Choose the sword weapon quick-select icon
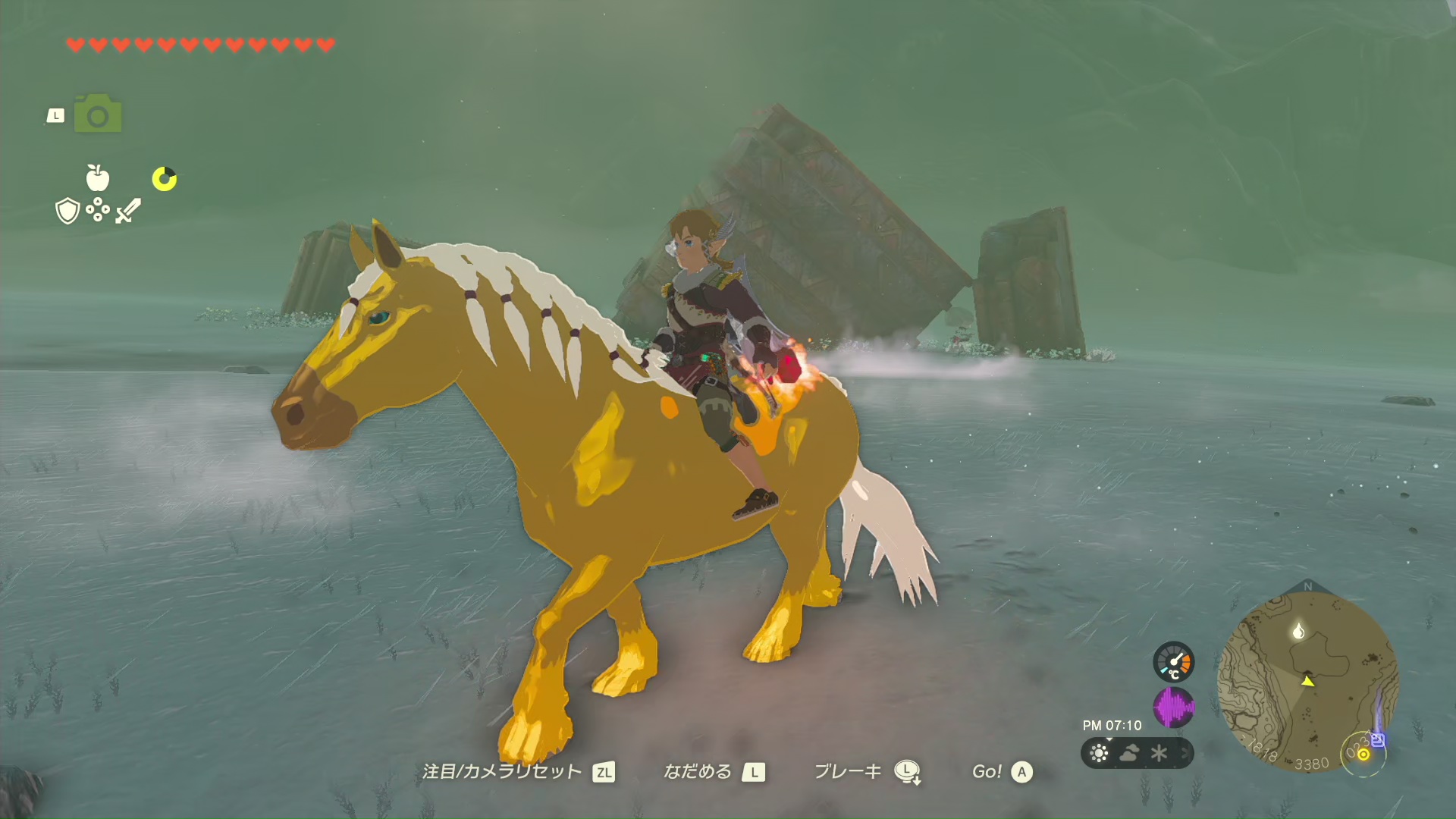 coord(128,211)
